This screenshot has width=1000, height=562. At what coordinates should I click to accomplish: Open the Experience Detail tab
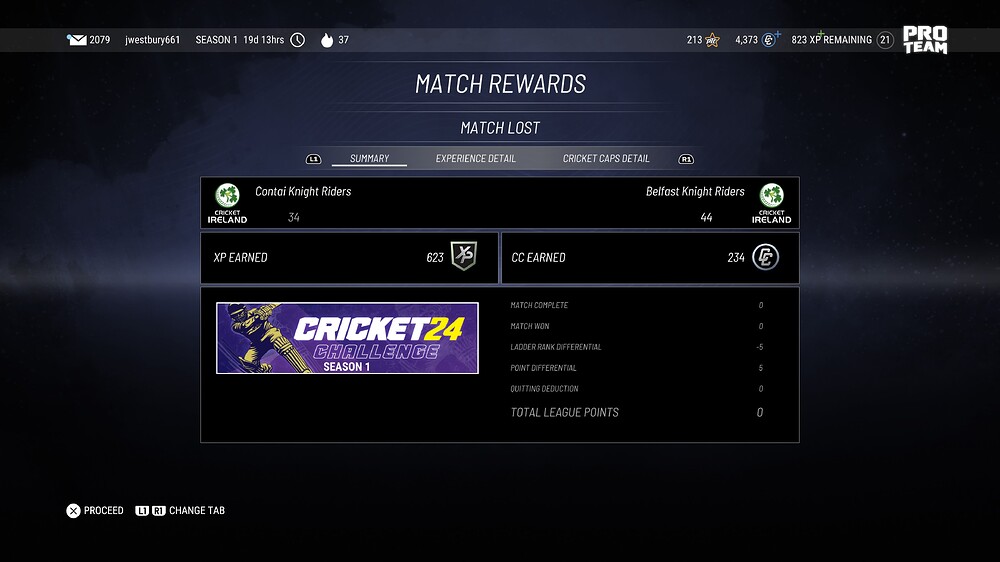click(475, 158)
